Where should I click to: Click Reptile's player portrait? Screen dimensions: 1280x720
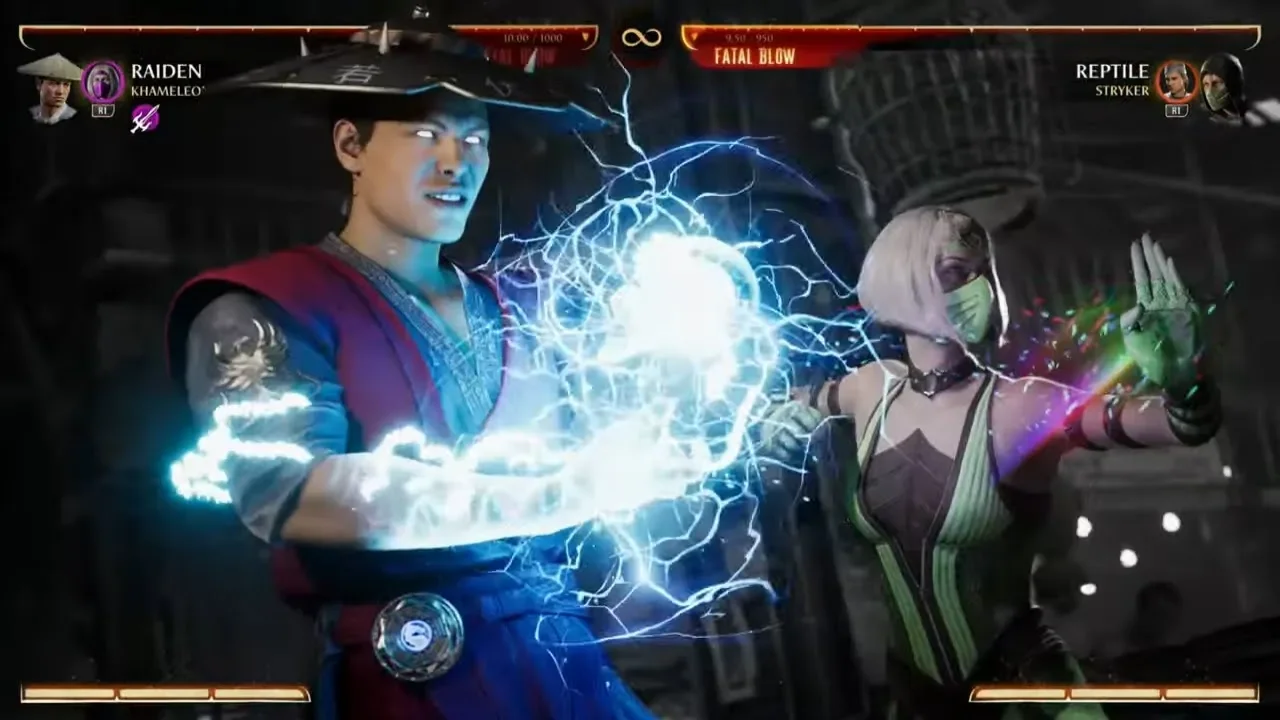coord(1222,87)
